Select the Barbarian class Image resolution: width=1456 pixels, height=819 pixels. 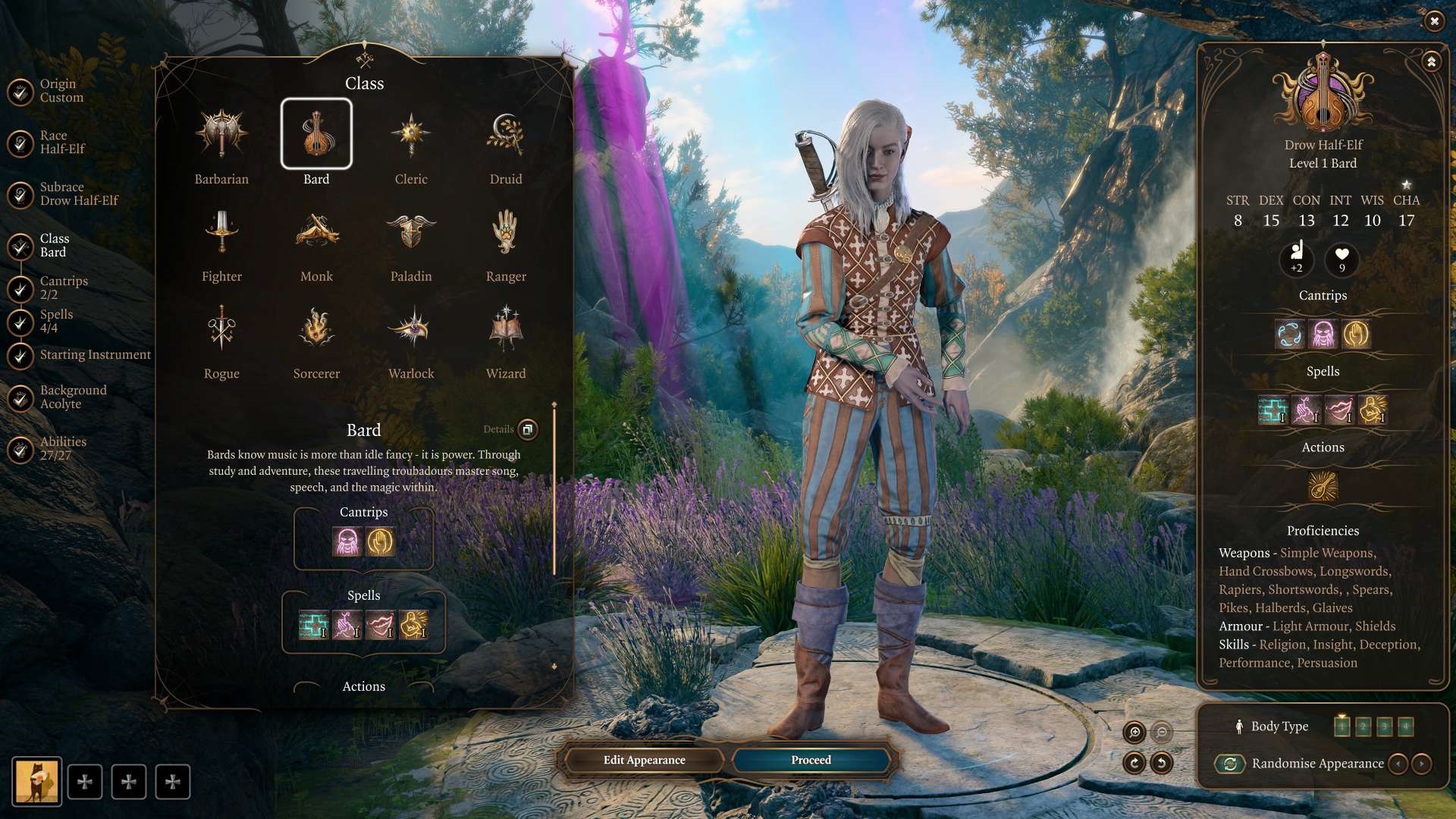(x=221, y=134)
